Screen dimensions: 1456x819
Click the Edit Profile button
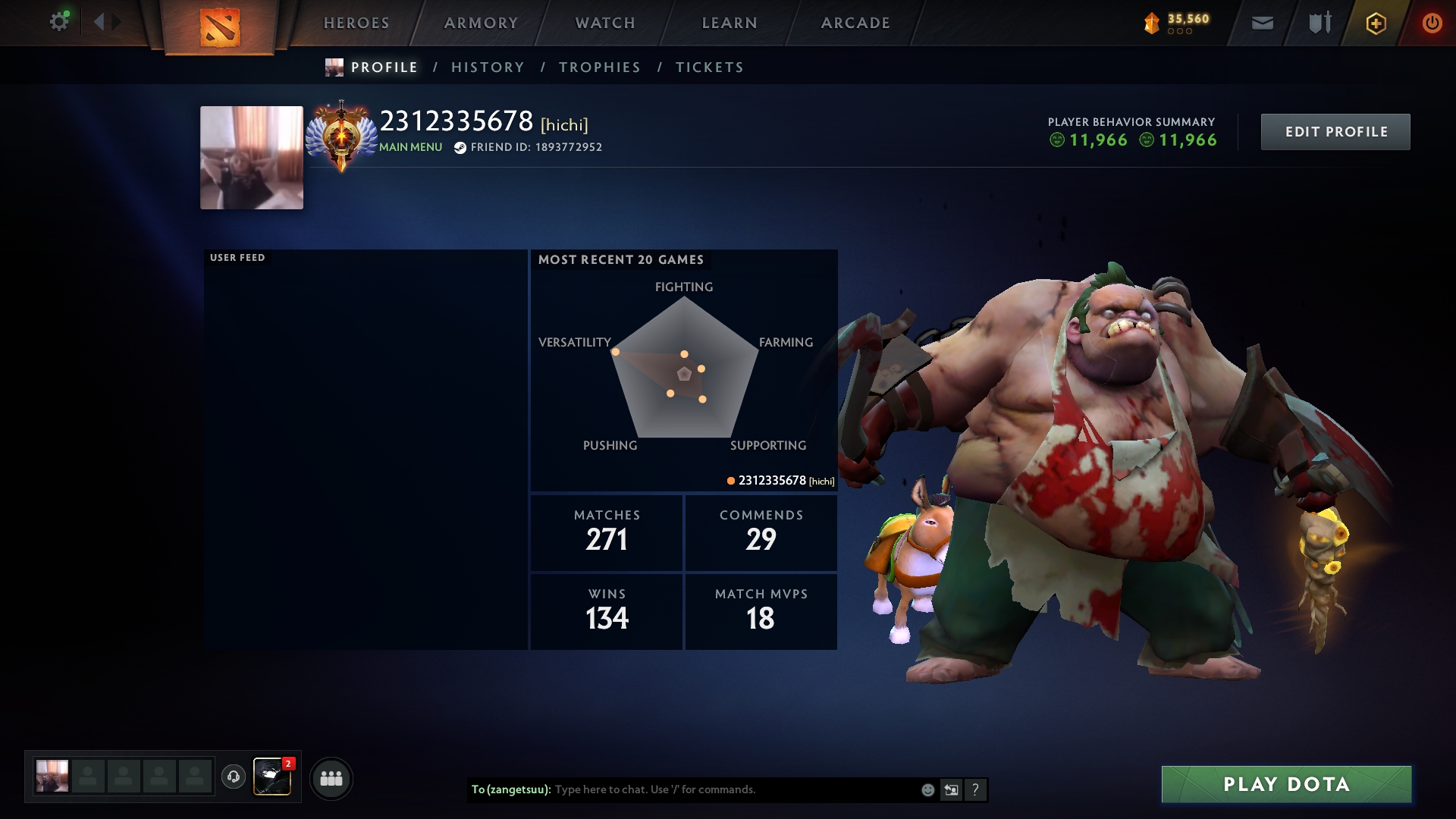point(1335,132)
